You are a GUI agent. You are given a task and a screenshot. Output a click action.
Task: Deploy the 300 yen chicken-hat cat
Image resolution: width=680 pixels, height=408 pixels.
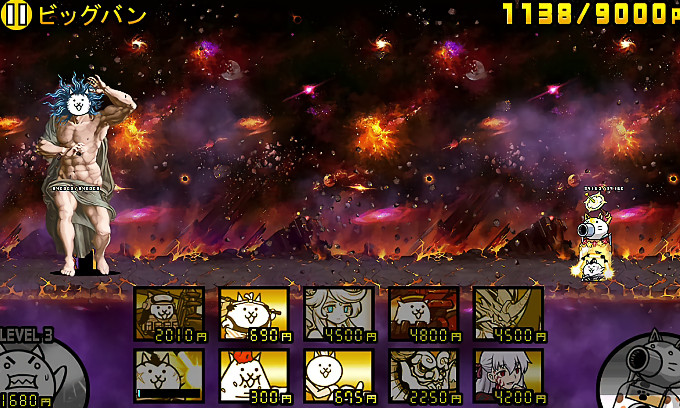(254, 375)
